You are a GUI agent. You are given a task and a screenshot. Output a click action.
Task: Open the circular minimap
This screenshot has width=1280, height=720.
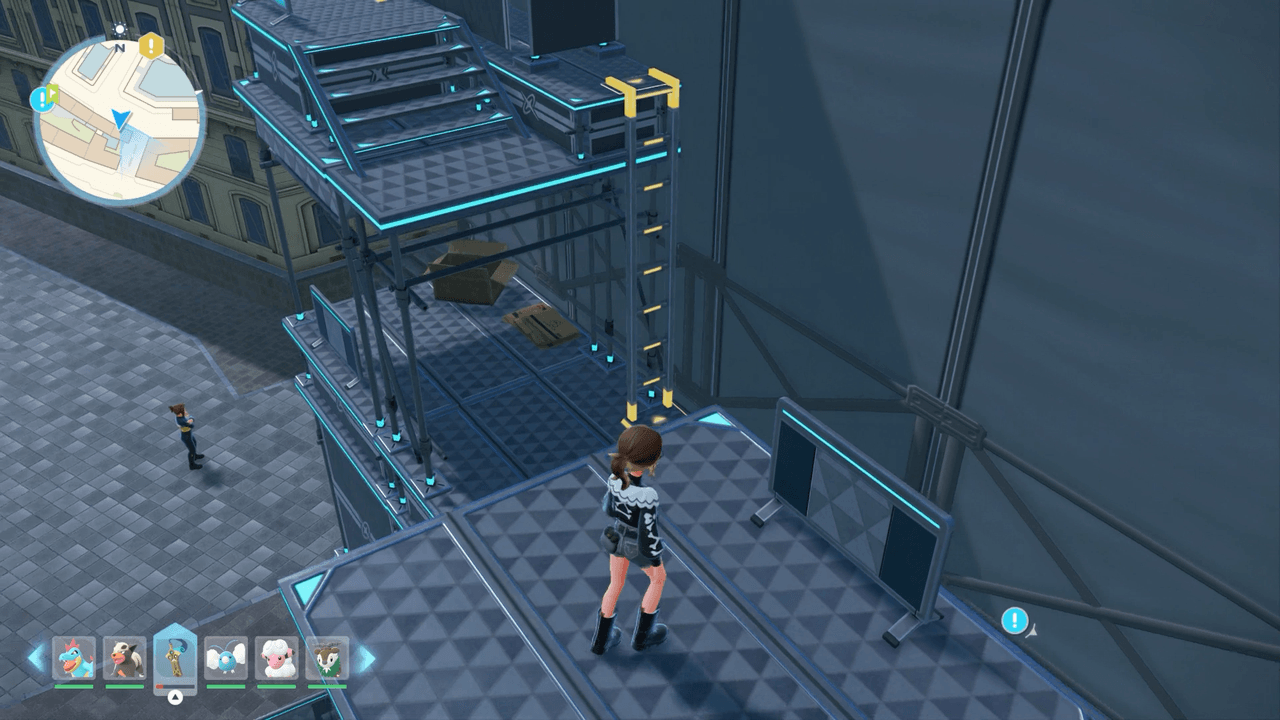(x=120, y=122)
